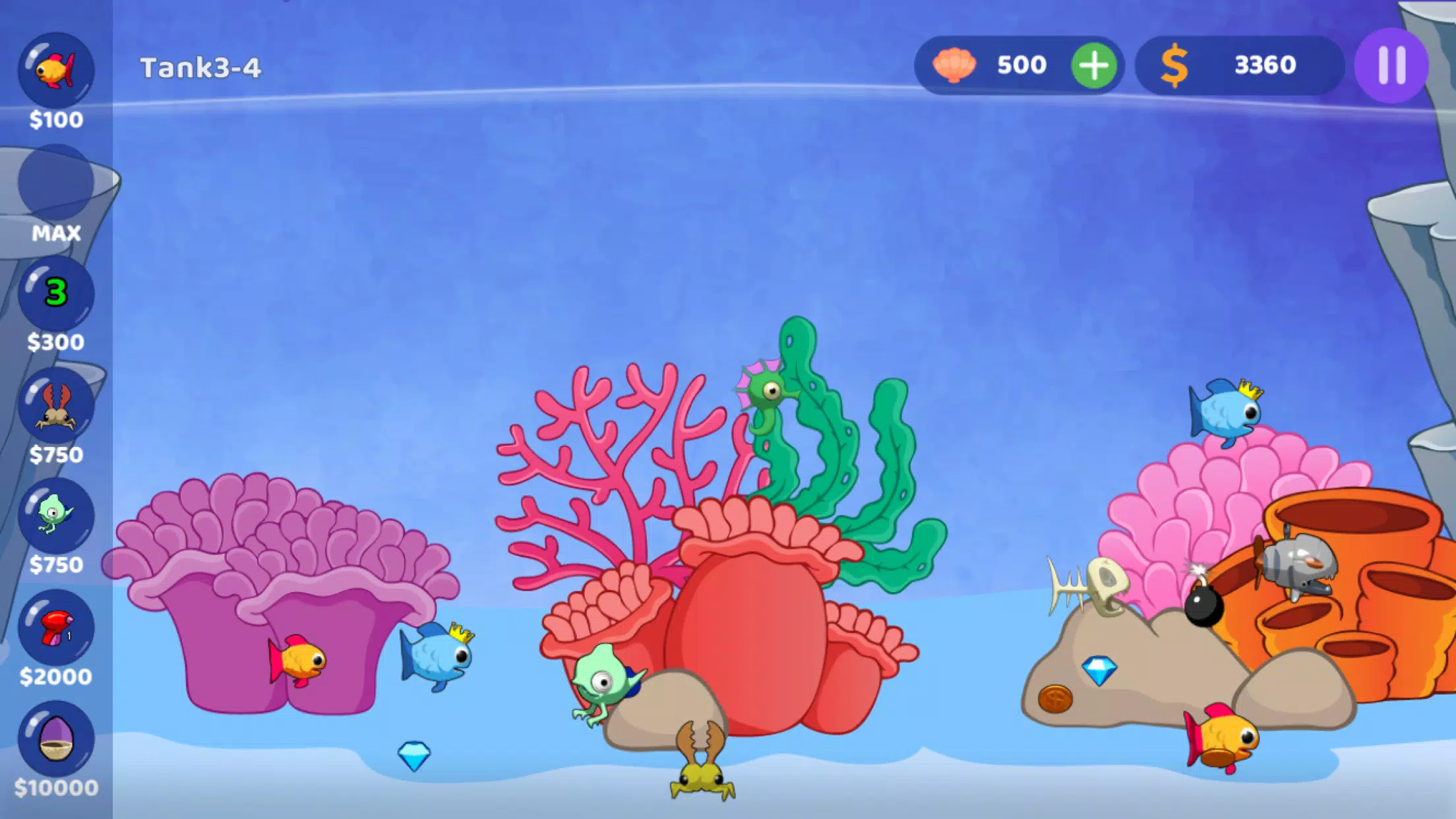Click the orange shell currency icon
This screenshot has width=1456, height=819.
[957, 65]
